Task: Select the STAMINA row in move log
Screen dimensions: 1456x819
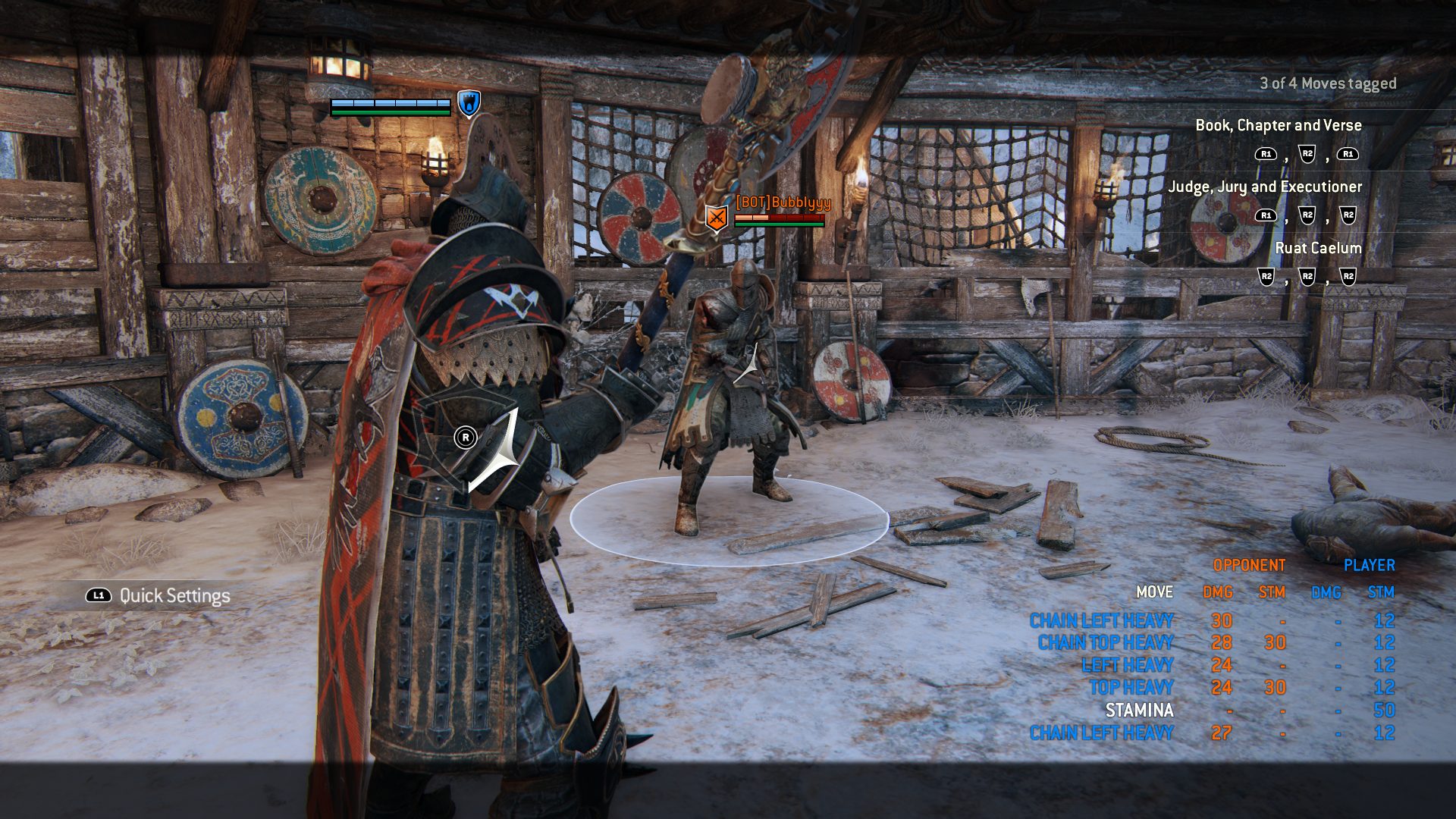Action: point(1139,711)
